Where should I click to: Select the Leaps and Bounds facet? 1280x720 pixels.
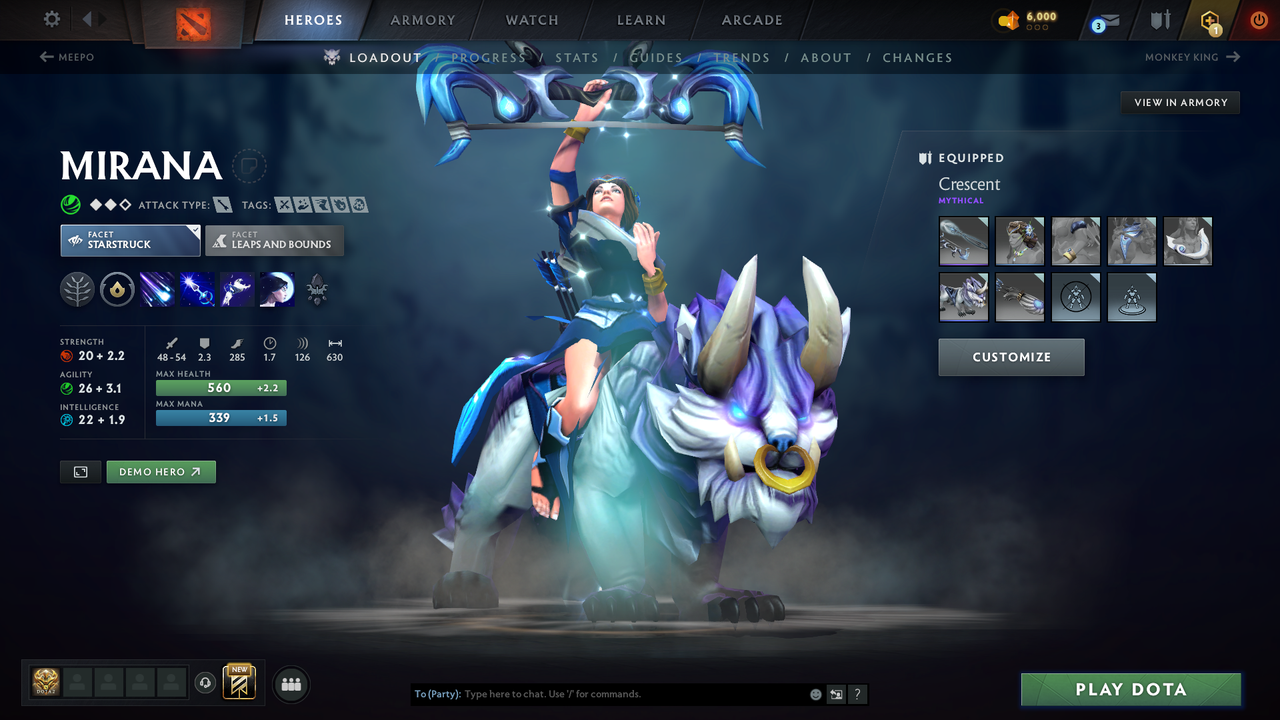coord(274,241)
